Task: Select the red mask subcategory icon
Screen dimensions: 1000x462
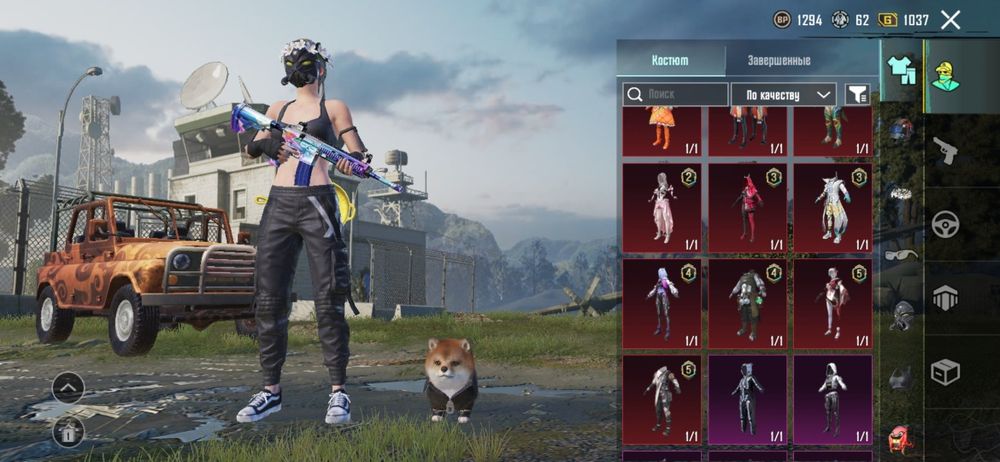Action: pyautogui.click(x=901, y=437)
